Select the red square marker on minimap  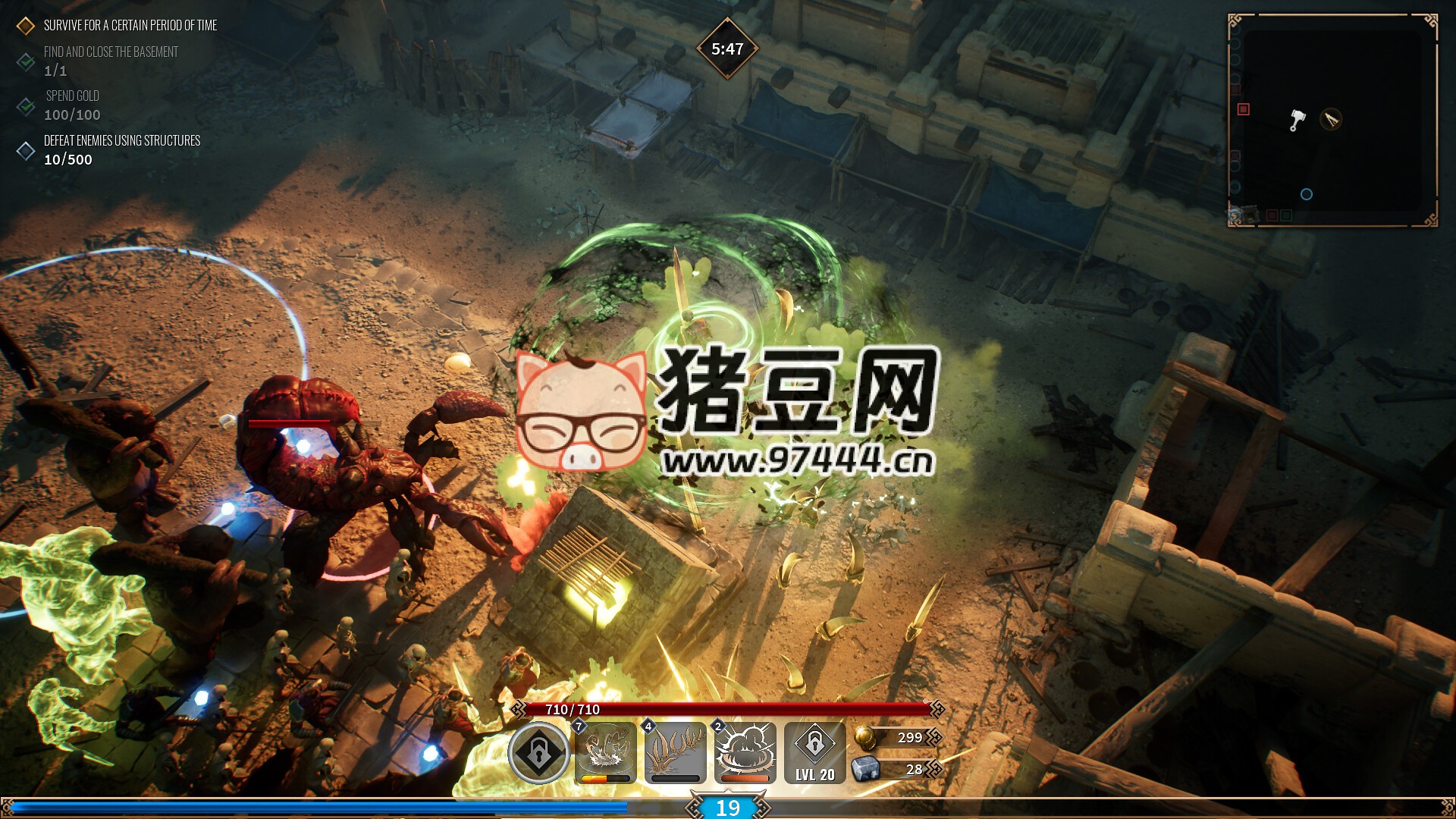point(1243,109)
